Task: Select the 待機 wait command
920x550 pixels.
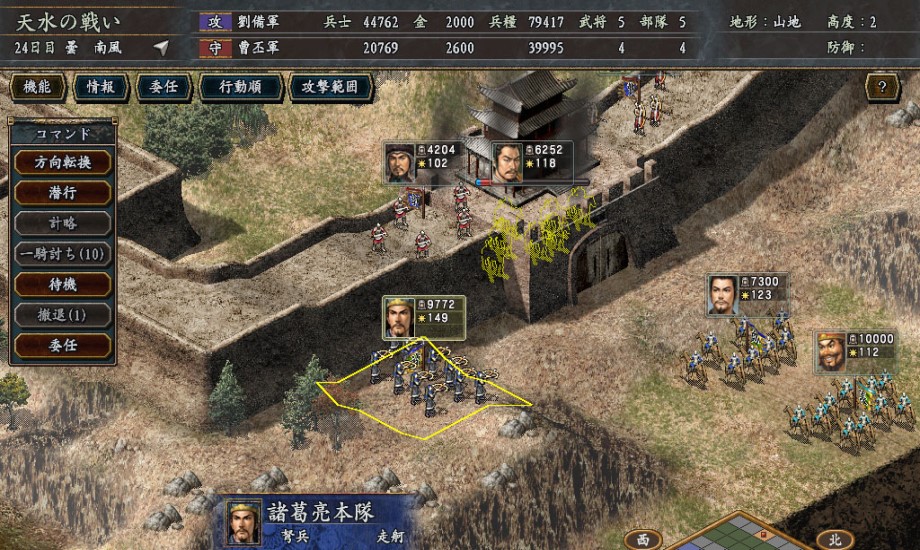Action: [x=62, y=284]
